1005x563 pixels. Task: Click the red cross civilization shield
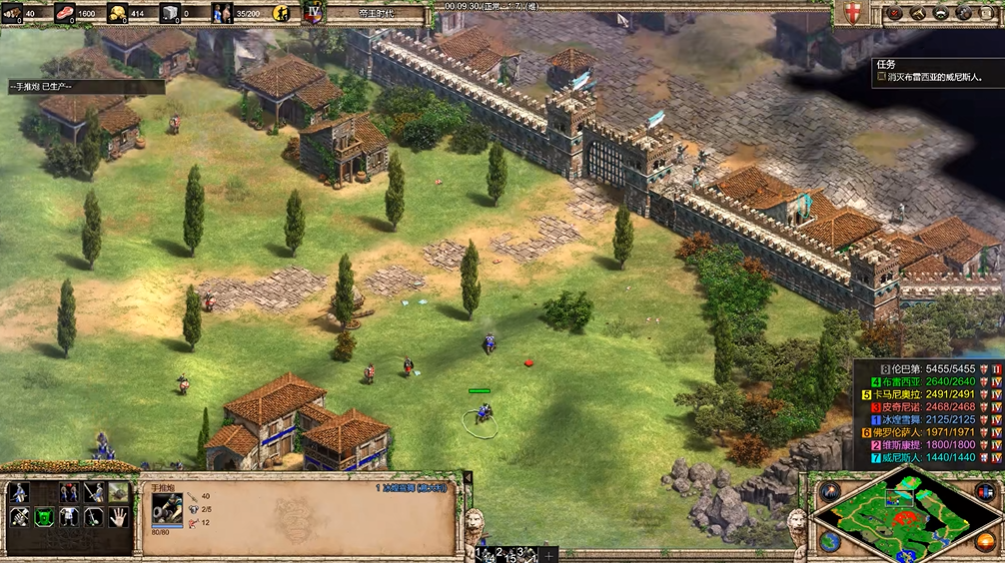coord(853,13)
